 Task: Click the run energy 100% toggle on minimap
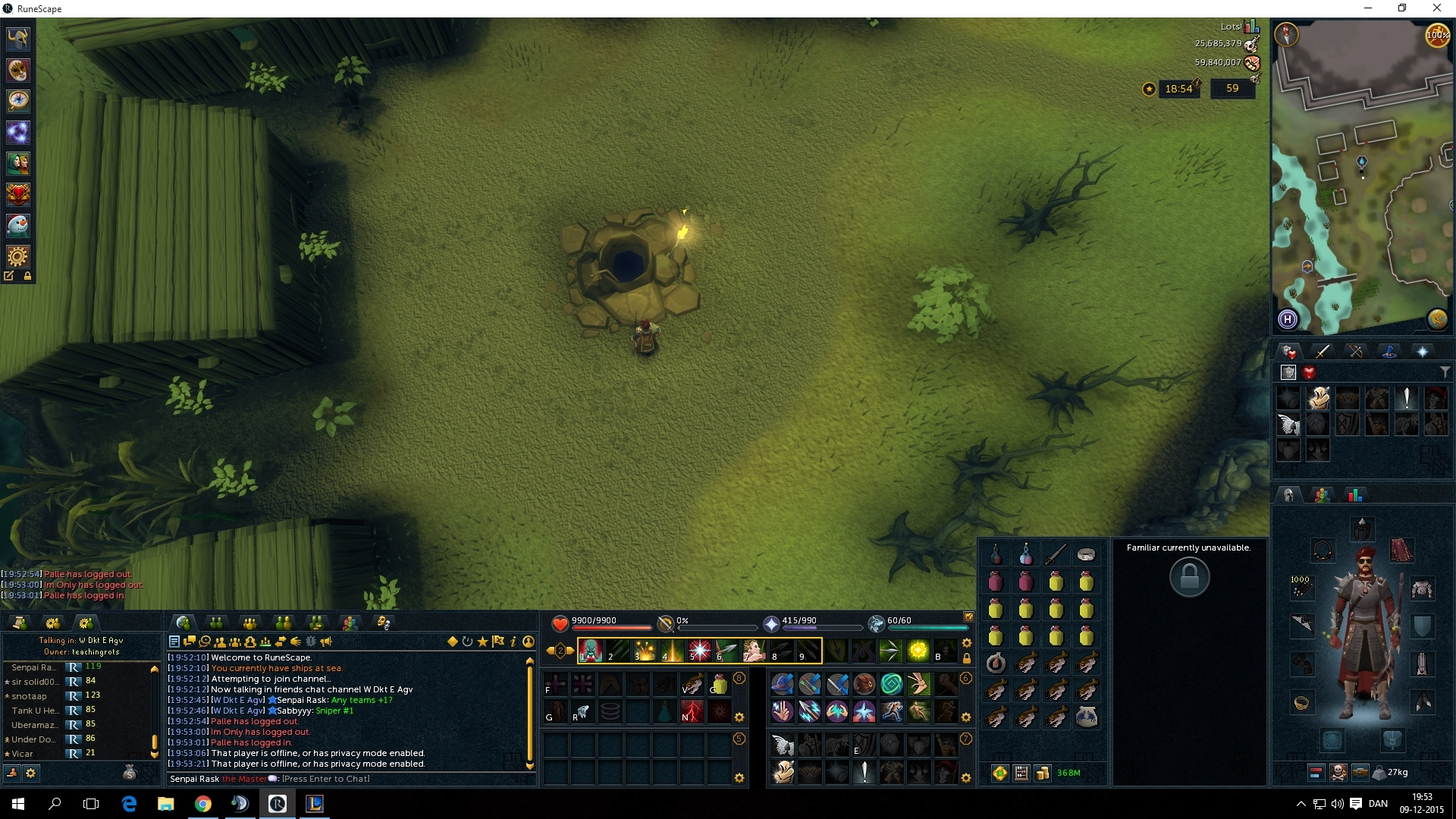1437,35
